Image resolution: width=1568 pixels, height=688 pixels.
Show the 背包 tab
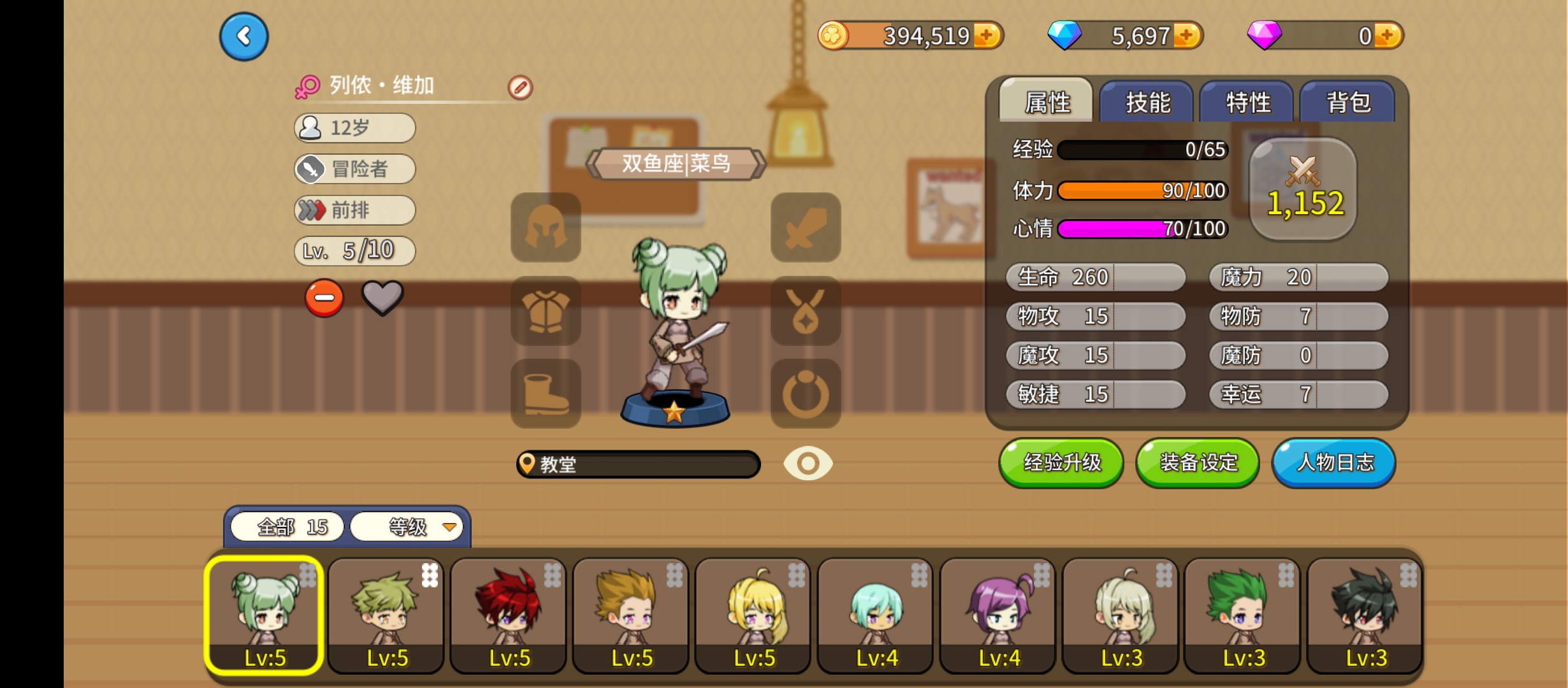[x=1348, y=102]
